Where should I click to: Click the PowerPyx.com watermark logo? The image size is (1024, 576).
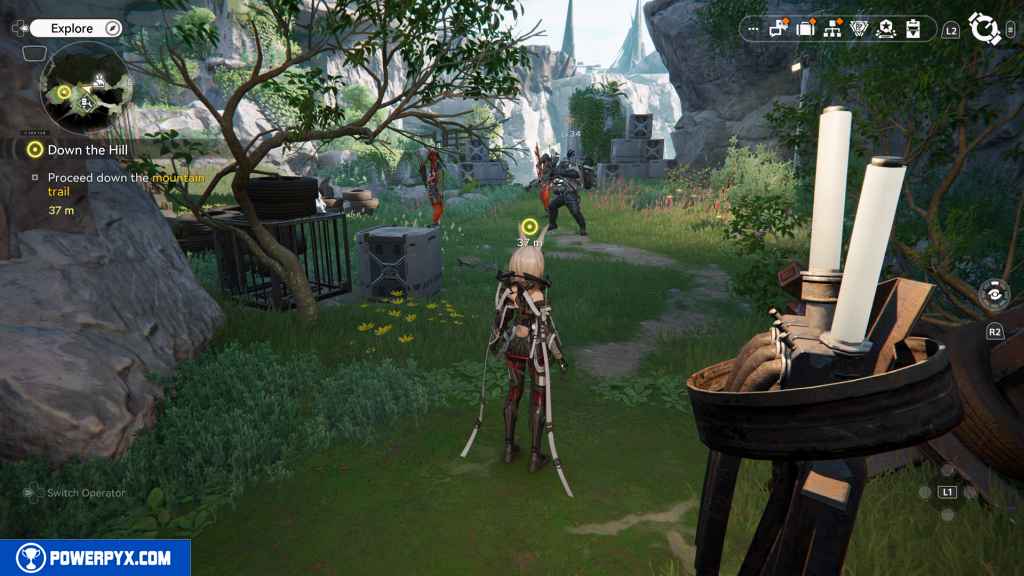95,558
